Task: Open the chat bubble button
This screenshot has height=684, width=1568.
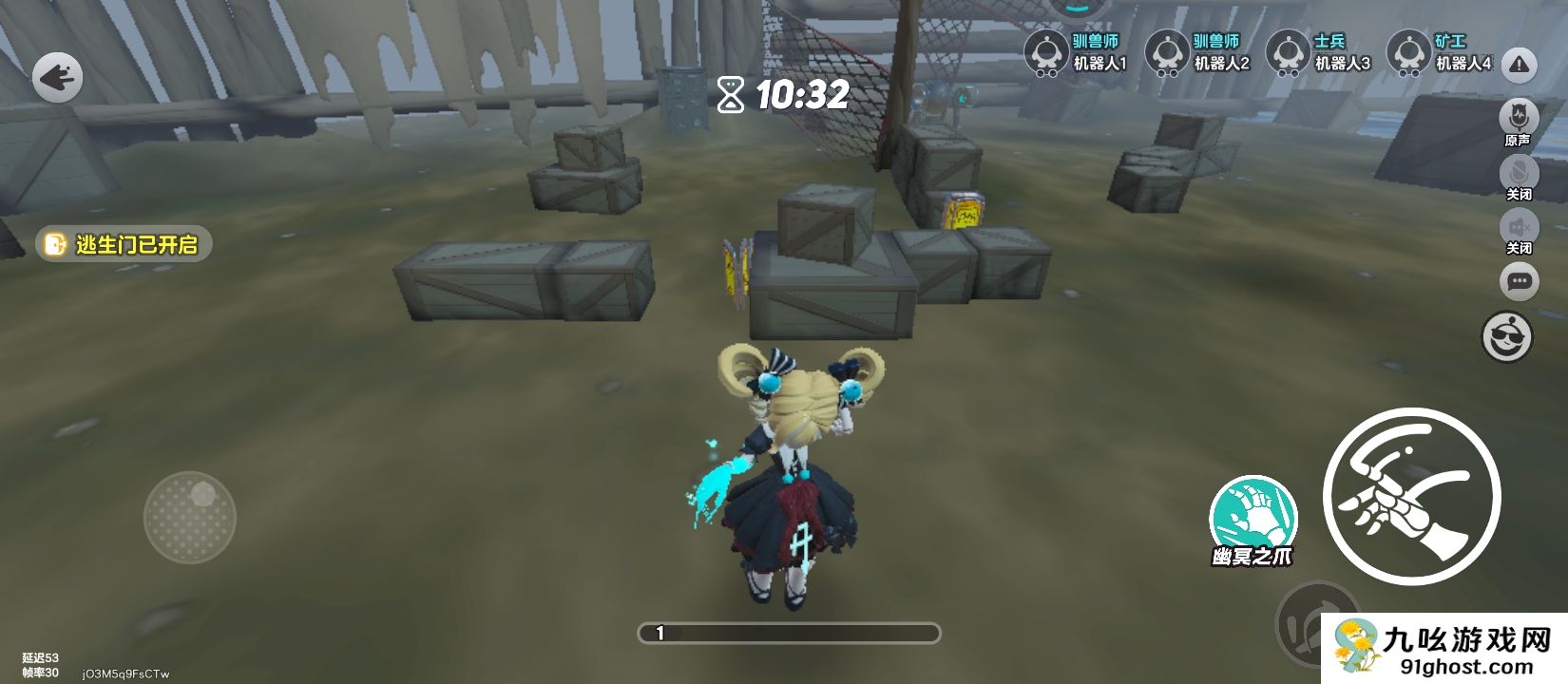Action: [1519, 281]
